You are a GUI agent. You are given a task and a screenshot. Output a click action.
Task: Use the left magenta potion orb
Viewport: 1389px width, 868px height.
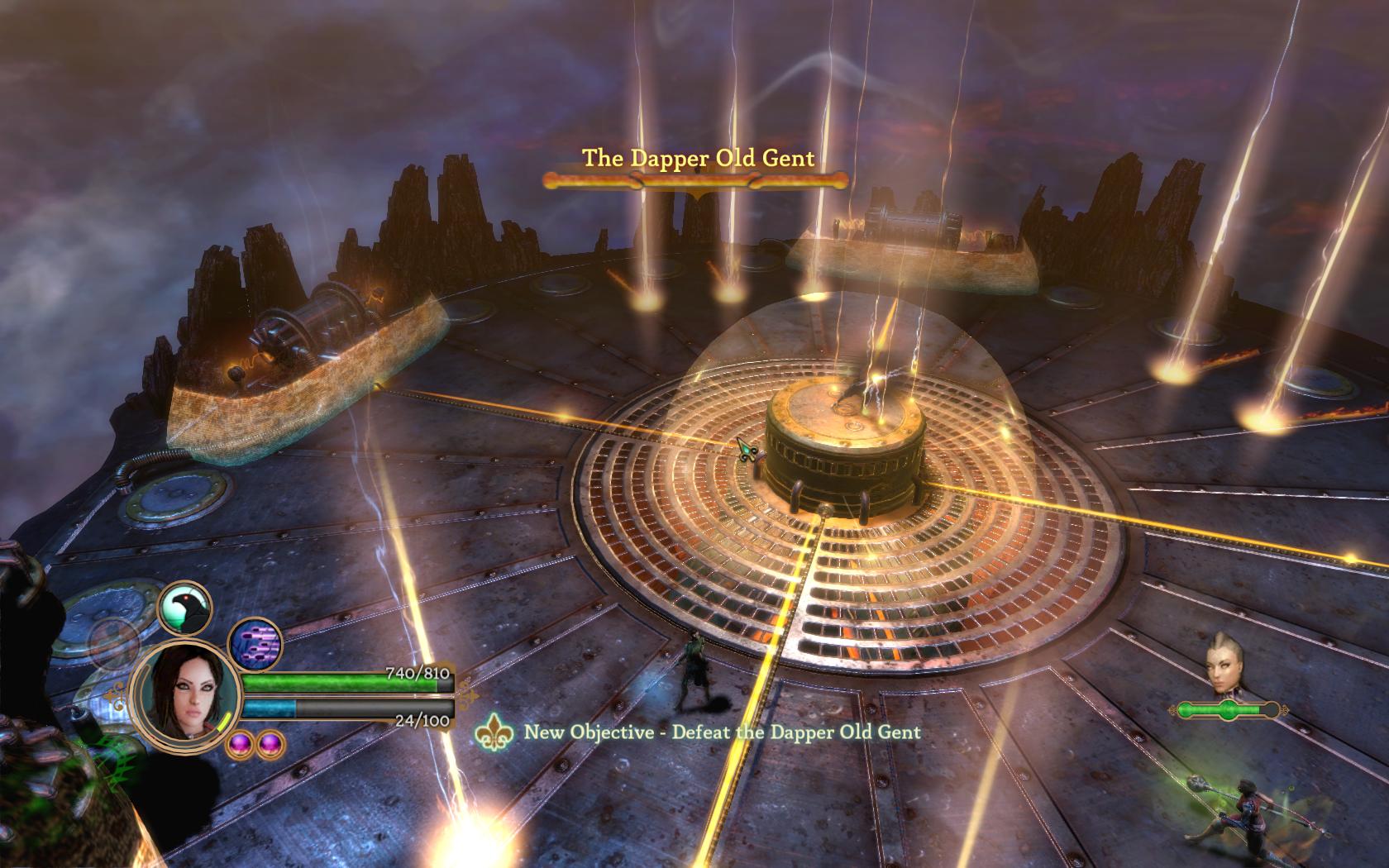pos(240,745)
